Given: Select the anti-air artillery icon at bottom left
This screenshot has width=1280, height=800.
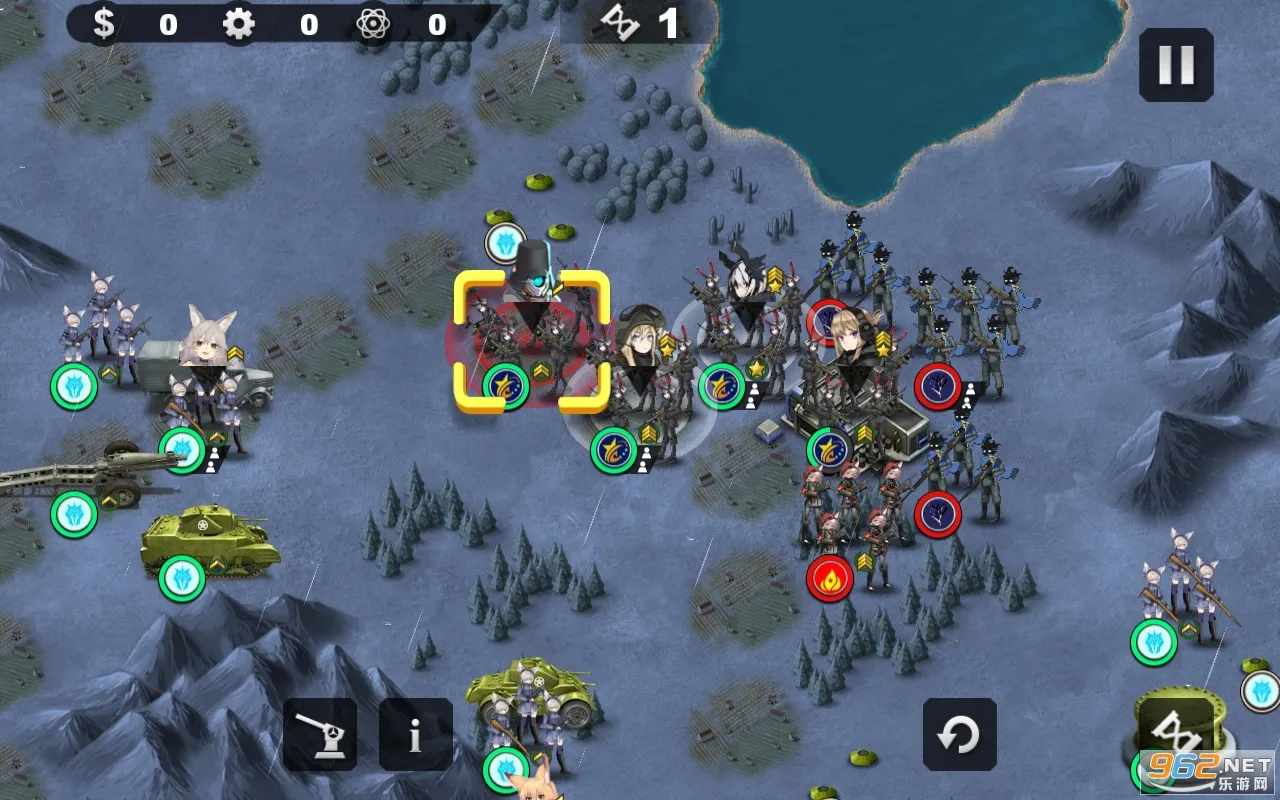Looking at the screenshot, I should 322,734.
